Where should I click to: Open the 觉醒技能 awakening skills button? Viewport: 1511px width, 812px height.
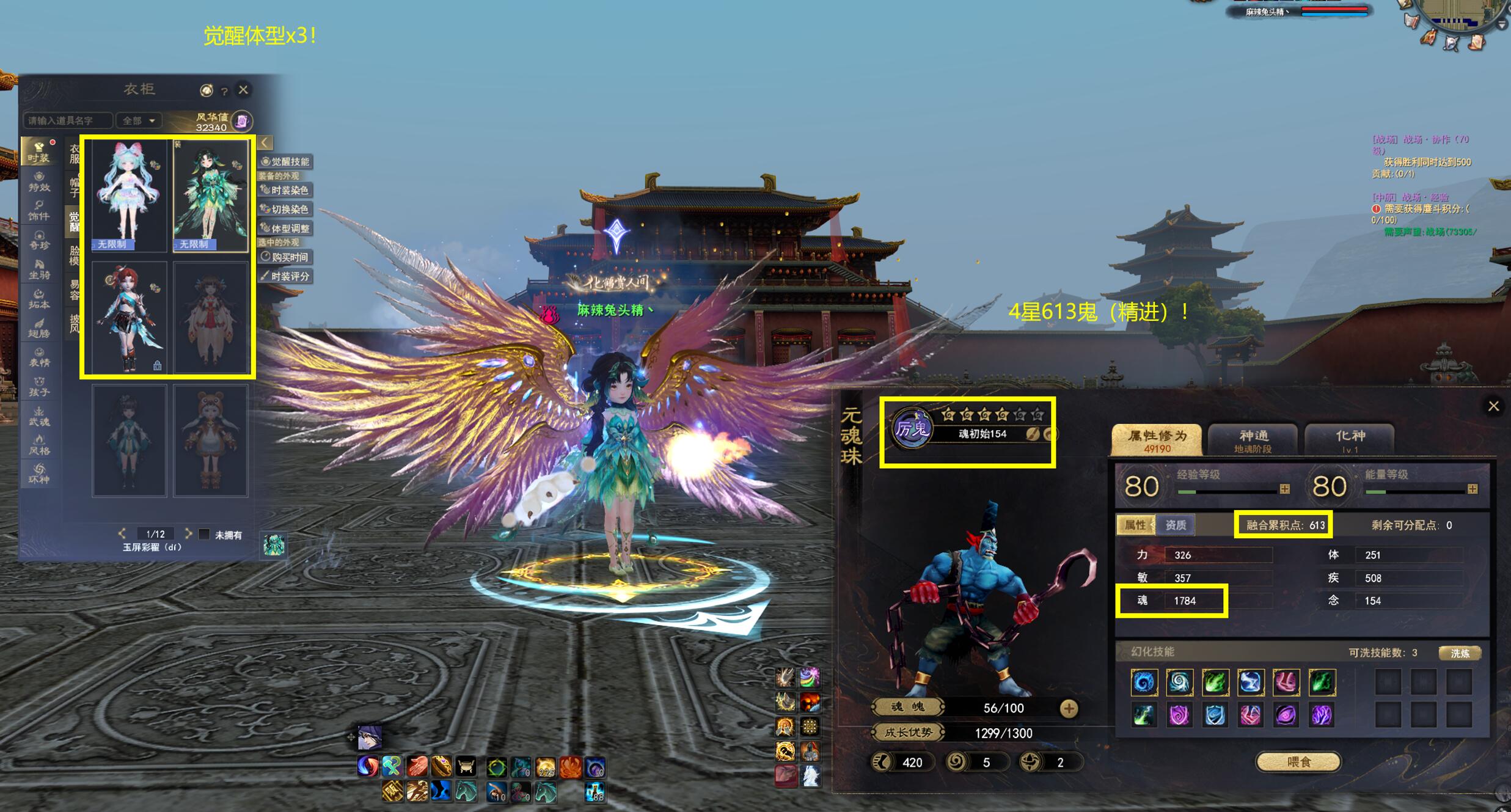click(x=285, y=161)
